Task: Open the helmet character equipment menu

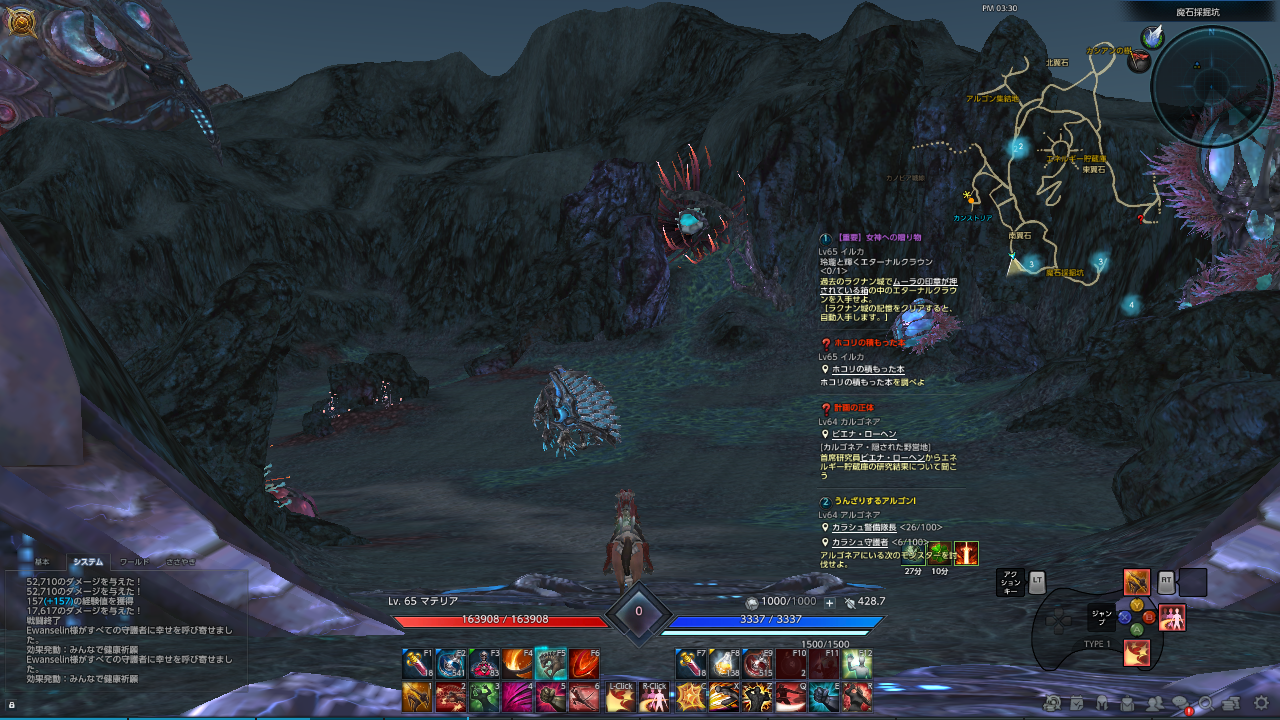Action: tap(1102, 704)
